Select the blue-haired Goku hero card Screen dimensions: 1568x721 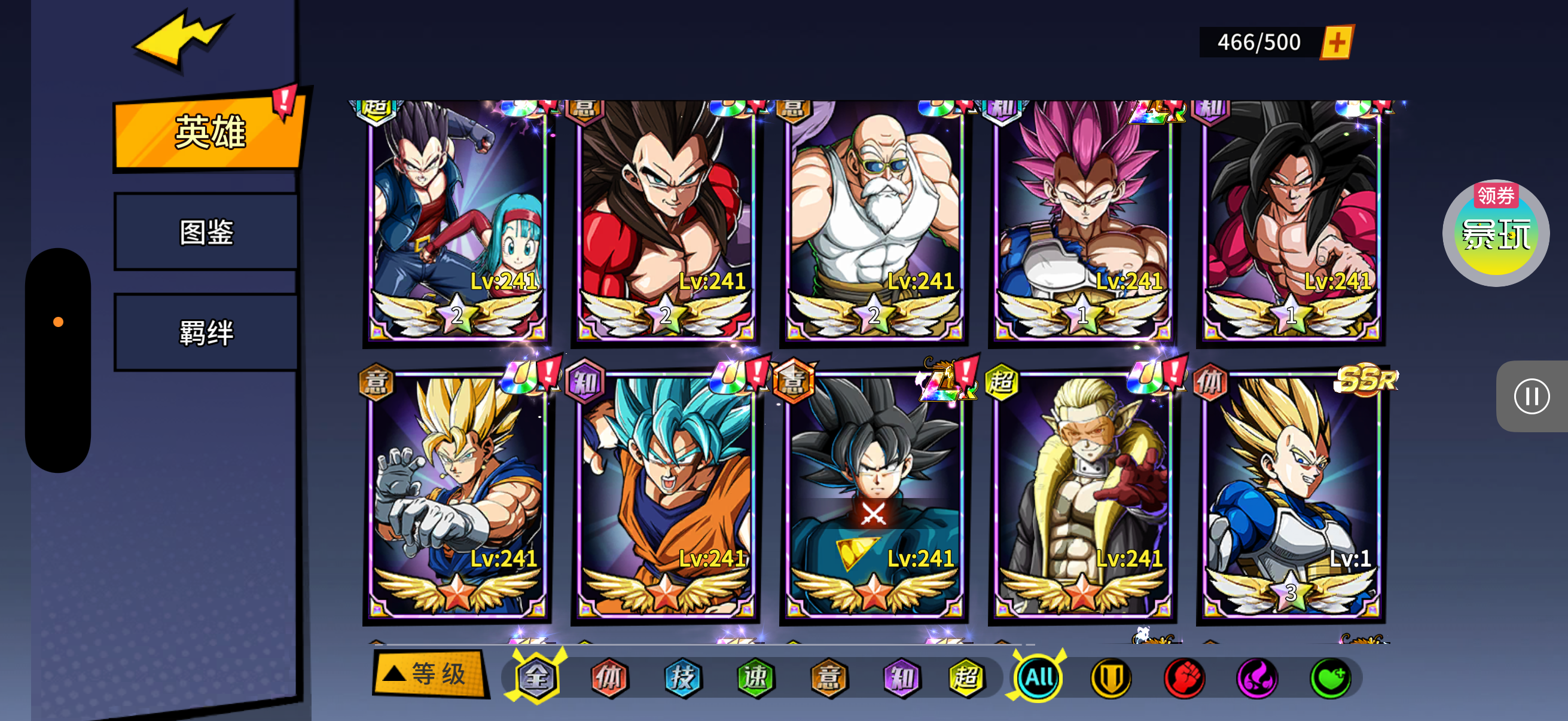click(666, 496)
